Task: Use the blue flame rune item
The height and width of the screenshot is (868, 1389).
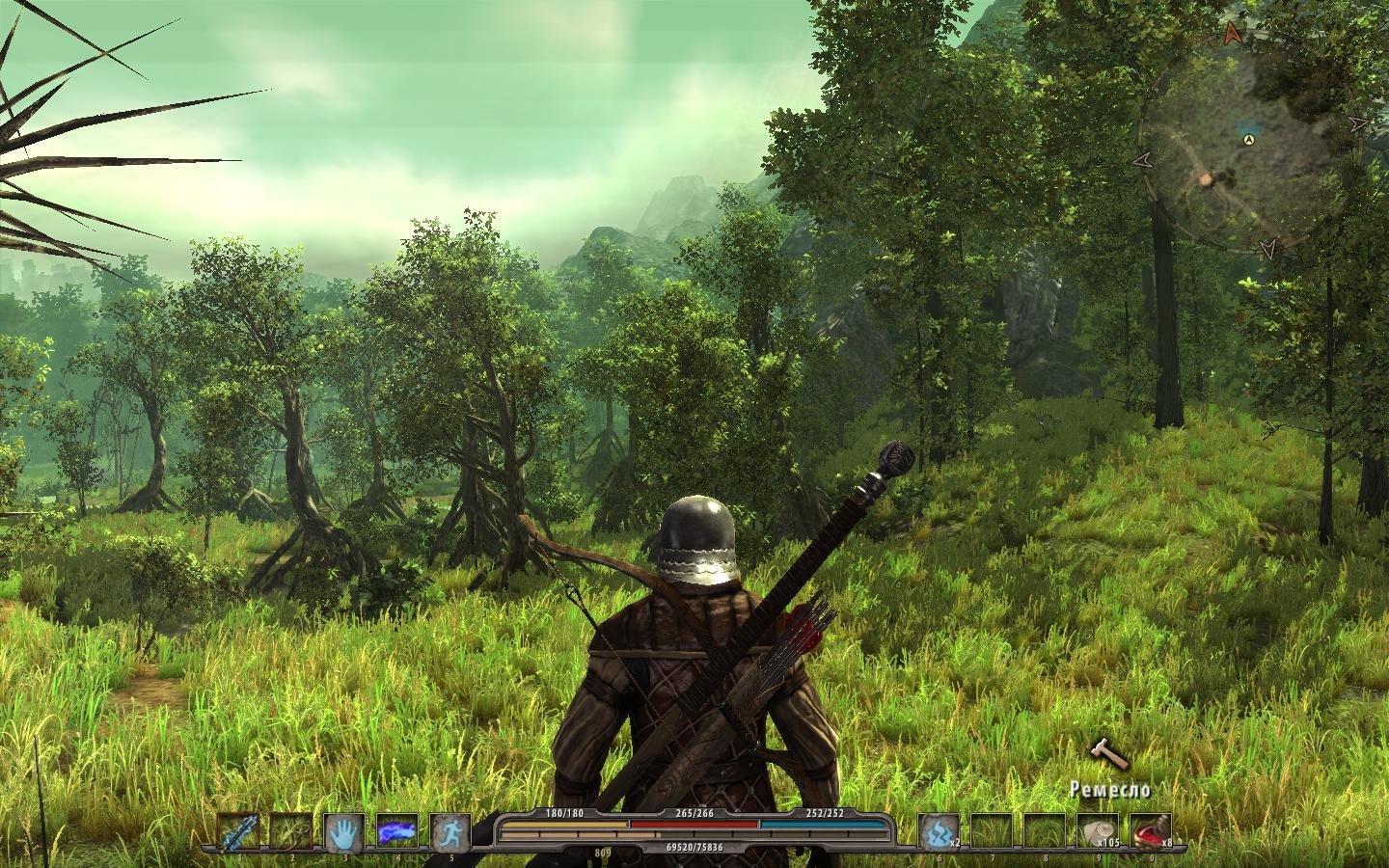Action: click(x=936, y=831)
